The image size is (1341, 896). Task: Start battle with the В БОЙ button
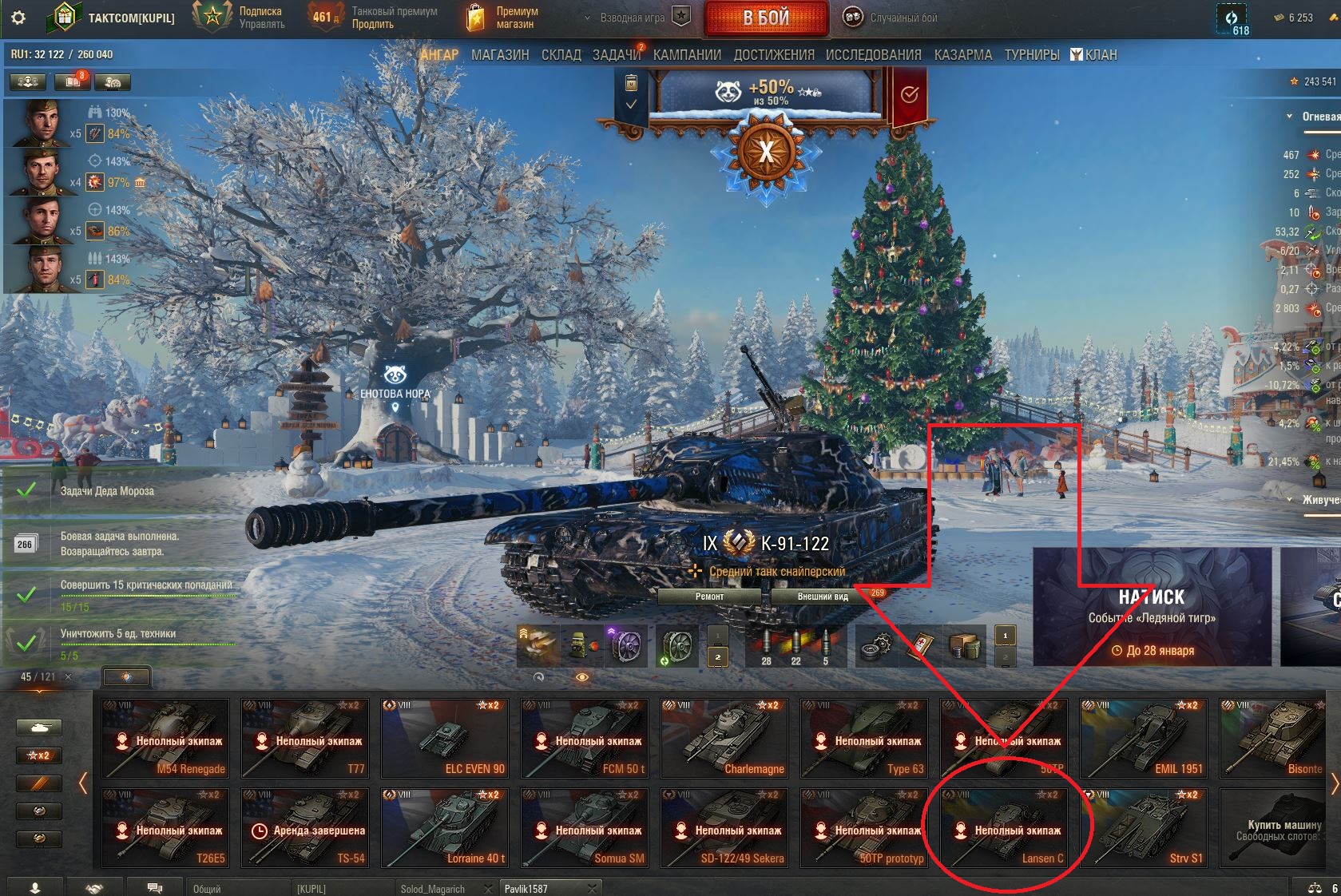point(765,18)
